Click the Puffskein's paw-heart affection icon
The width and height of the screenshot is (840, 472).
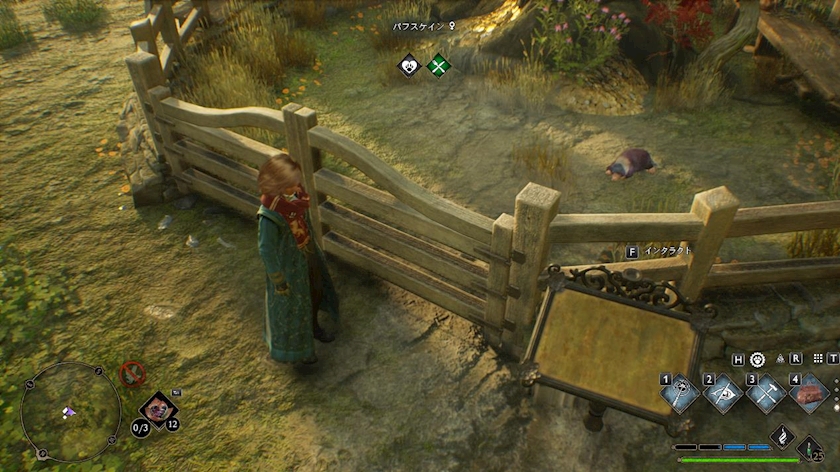(x=409, y=67)
